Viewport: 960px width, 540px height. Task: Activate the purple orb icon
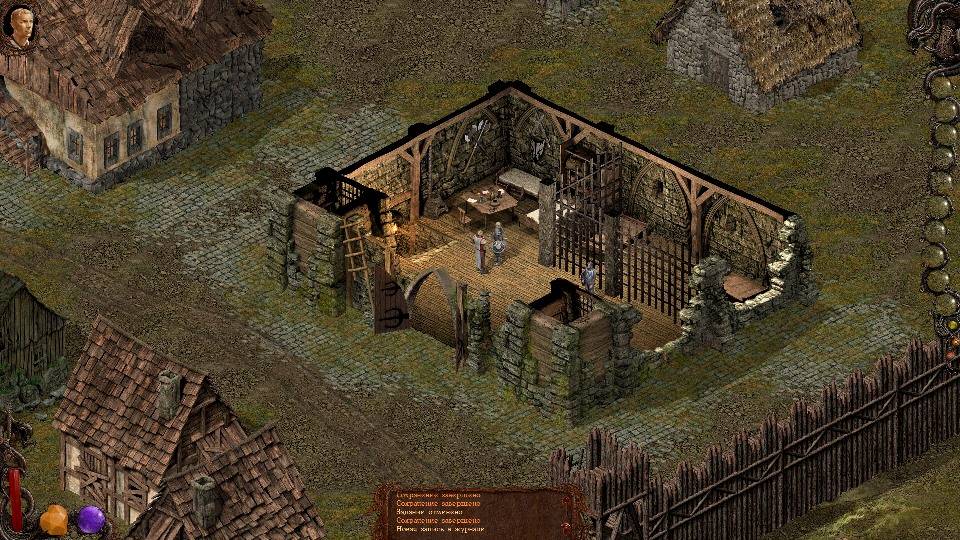92,519
